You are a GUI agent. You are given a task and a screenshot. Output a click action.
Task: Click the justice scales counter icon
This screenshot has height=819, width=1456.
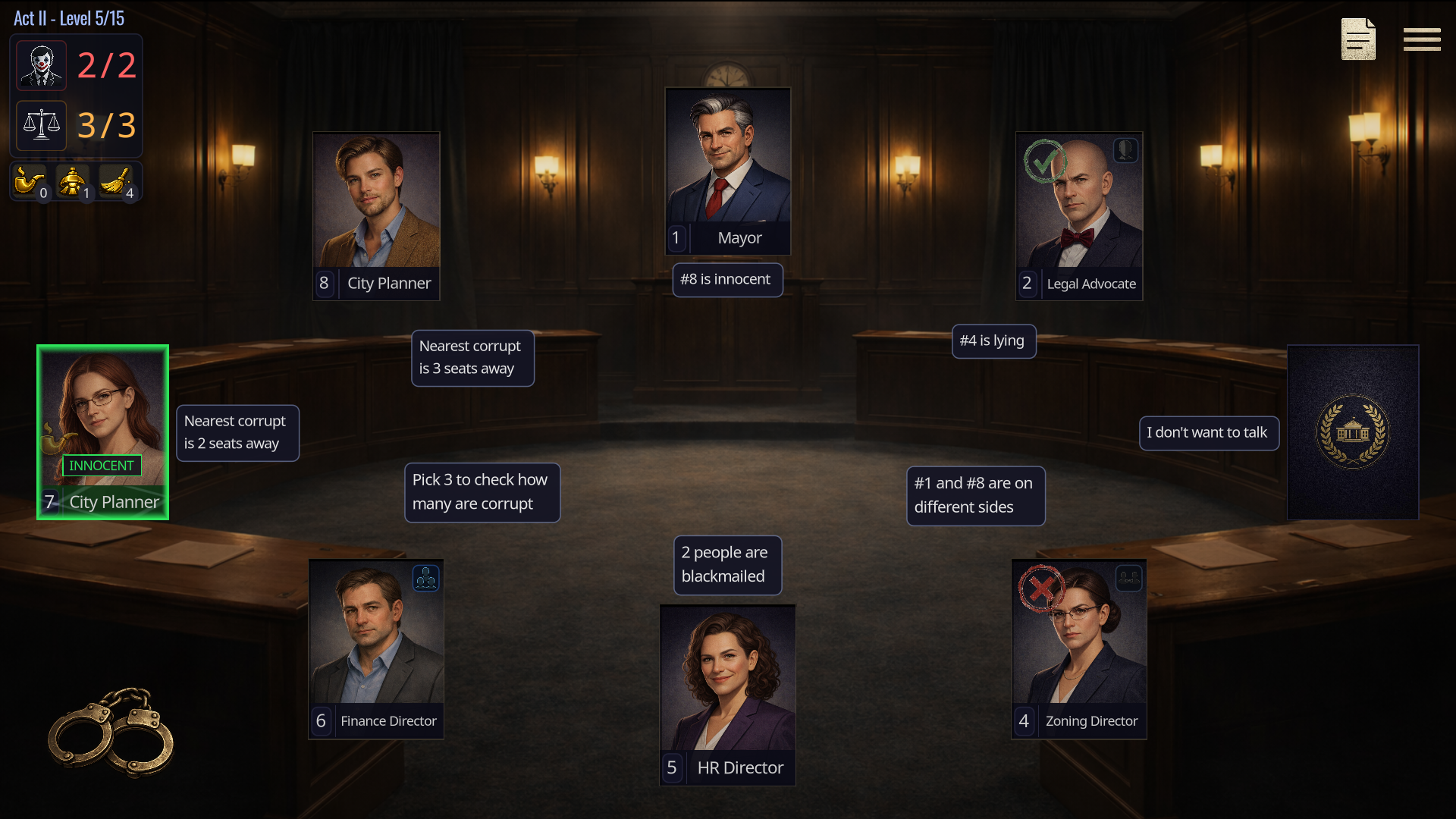click(x=42, y=125)
